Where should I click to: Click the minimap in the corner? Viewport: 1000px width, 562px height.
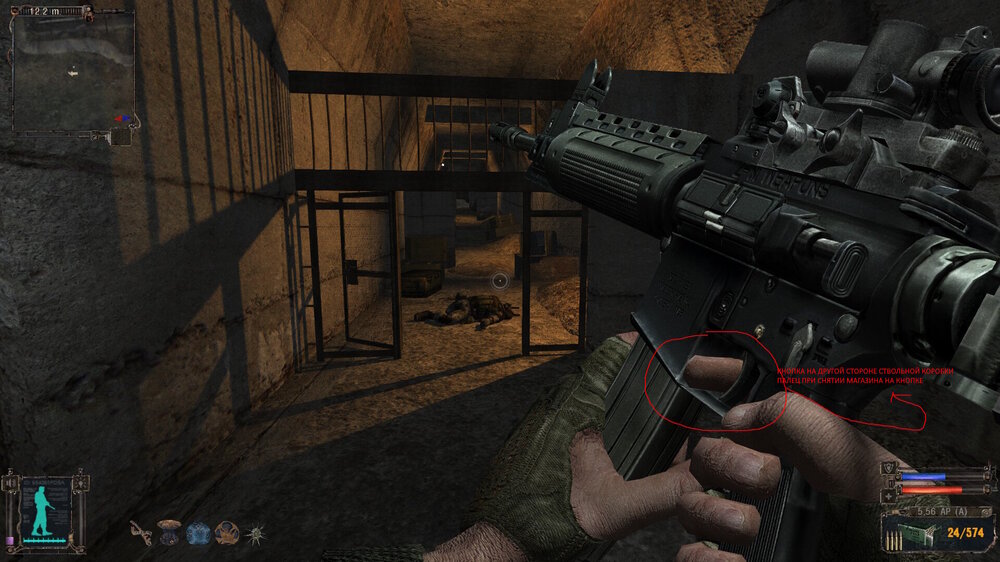coord(73,70)
